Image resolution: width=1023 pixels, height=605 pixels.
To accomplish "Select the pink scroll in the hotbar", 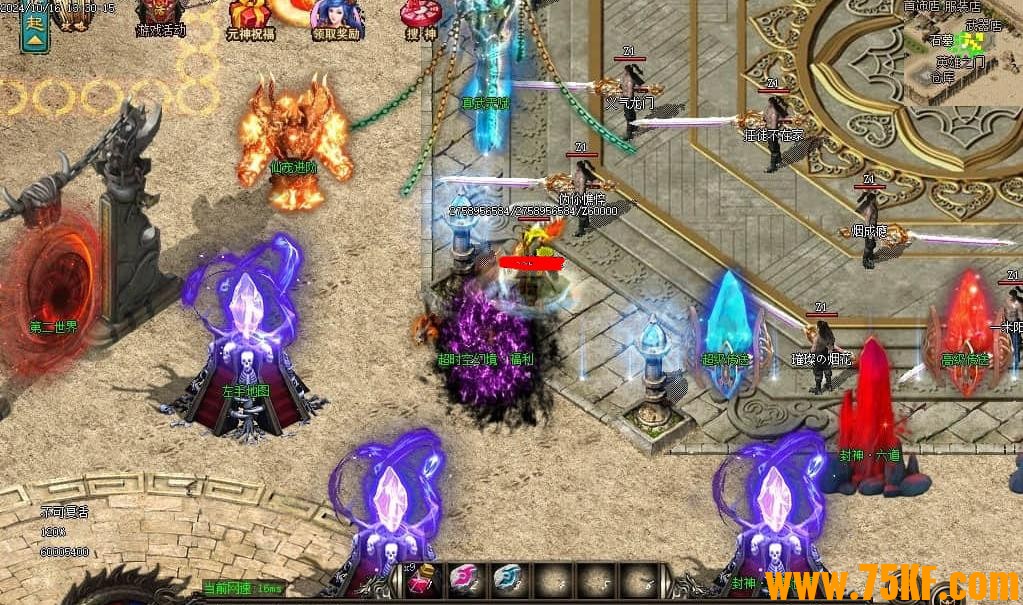I will click(x=464, y=579).
